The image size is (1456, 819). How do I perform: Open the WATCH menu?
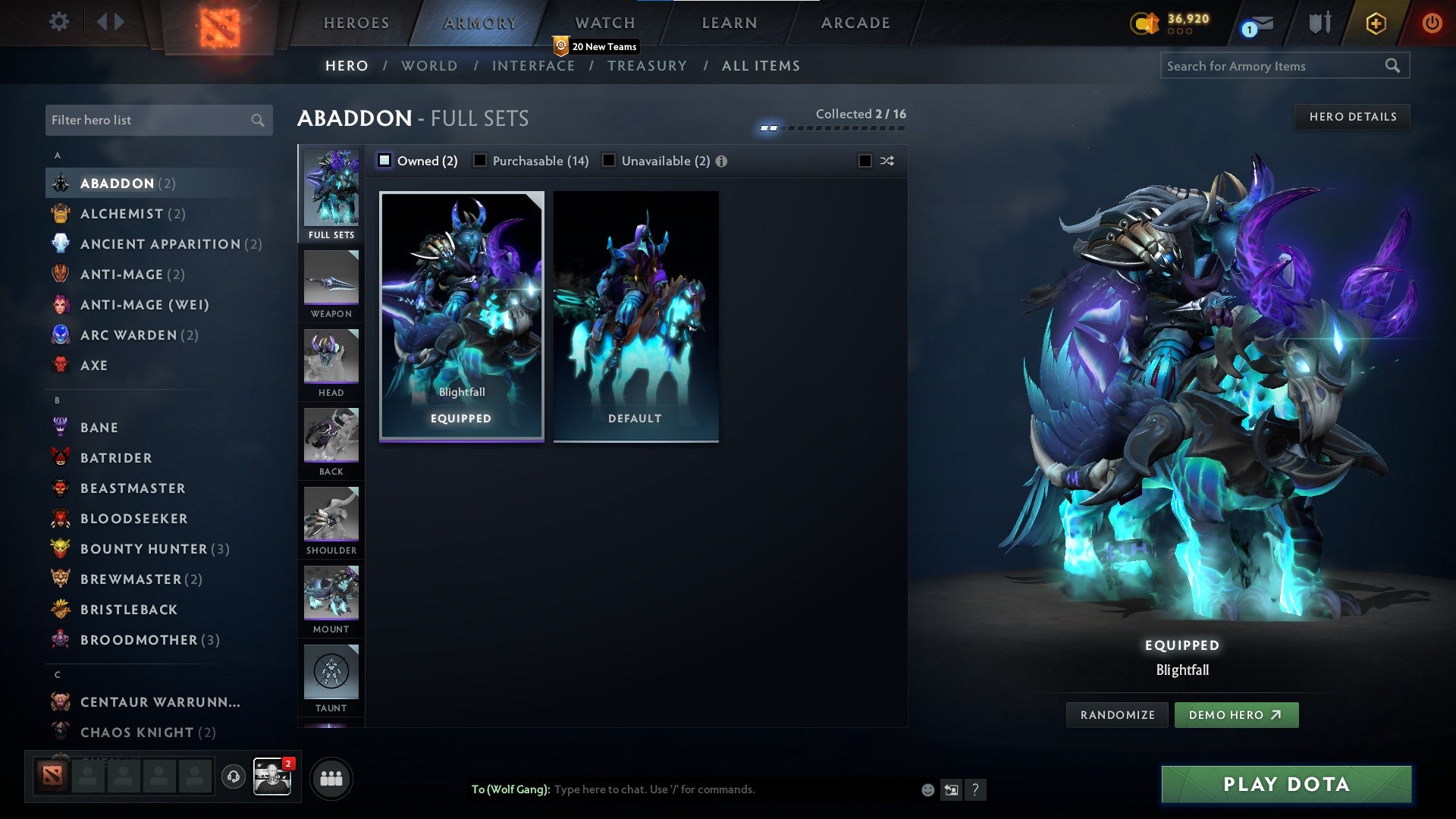[x=604, y=23]
